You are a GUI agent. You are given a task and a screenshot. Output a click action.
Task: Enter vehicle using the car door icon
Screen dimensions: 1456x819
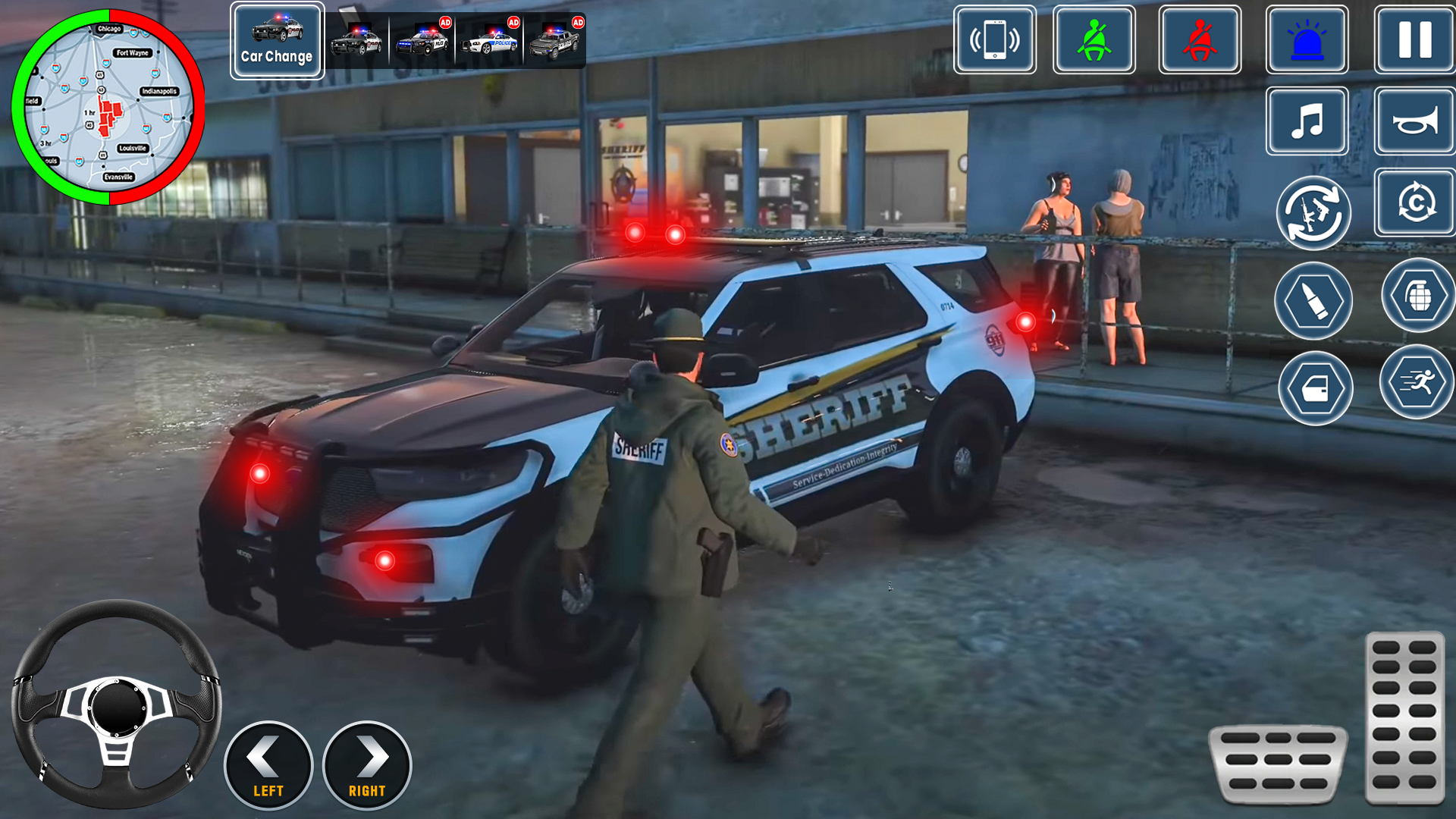[1314, 388]
